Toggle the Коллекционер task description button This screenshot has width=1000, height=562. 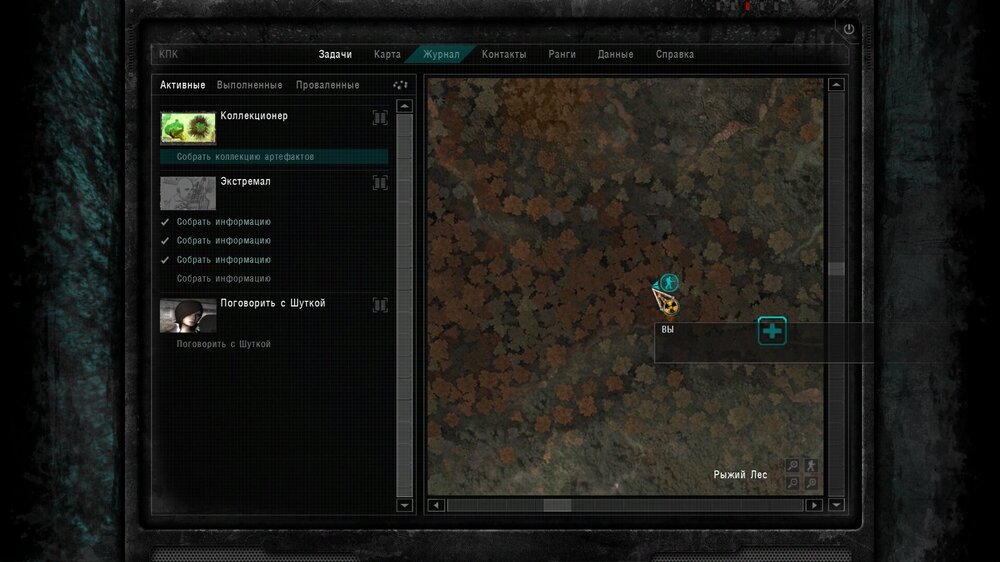coord(380,118)
